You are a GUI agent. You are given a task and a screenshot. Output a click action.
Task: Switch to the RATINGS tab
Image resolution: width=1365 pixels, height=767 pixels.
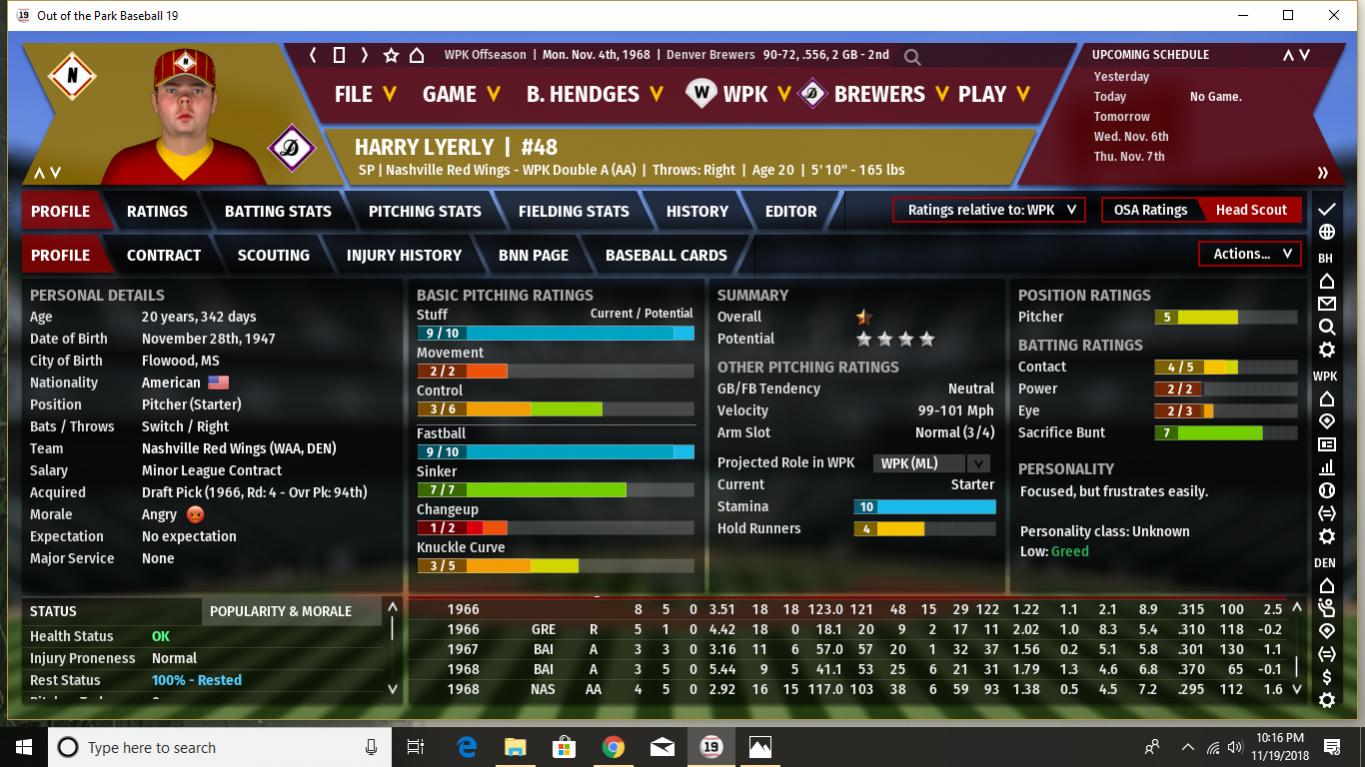[157, 211]
